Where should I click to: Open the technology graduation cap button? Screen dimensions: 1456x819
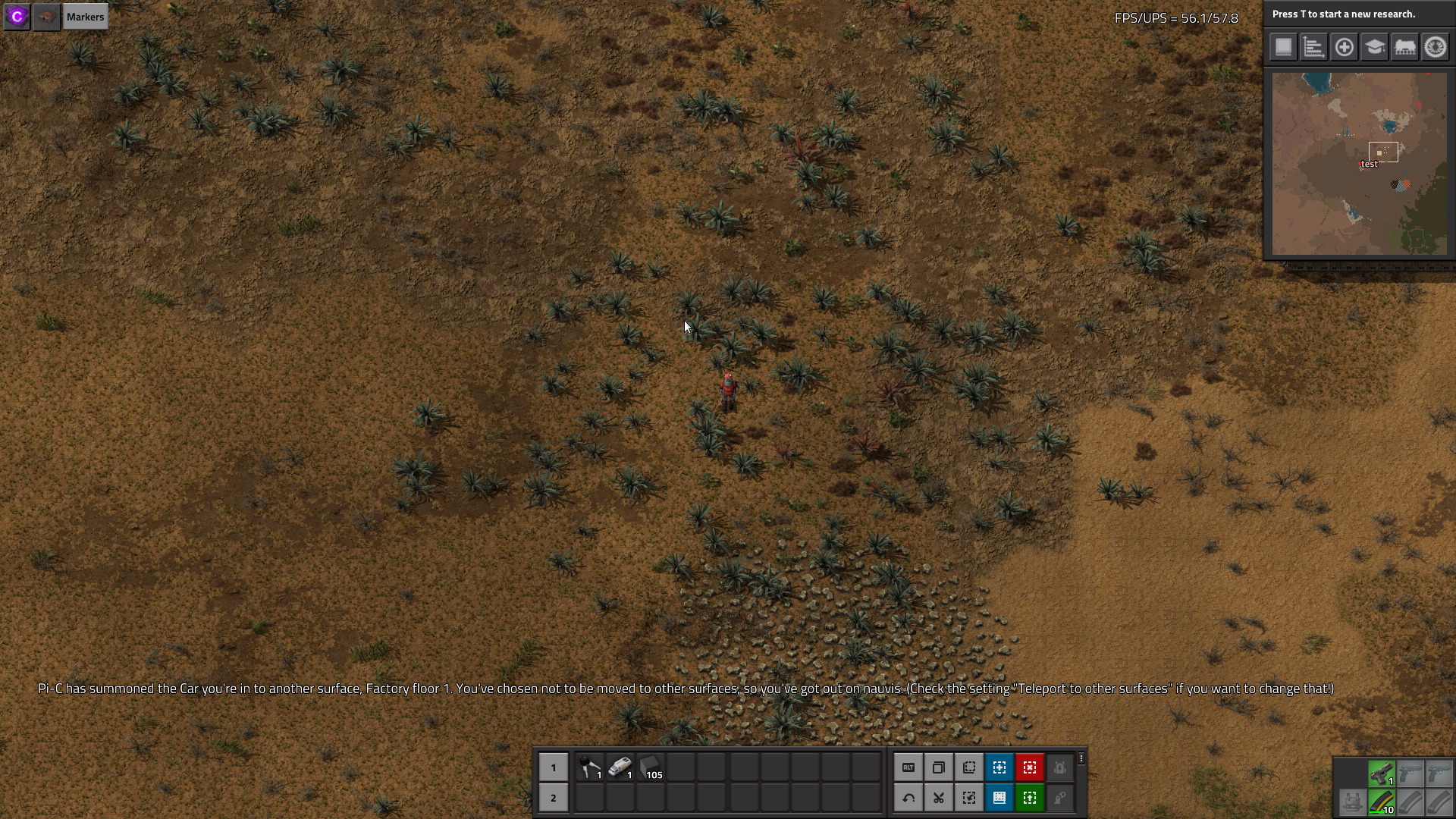click(x=1374, y=47)
